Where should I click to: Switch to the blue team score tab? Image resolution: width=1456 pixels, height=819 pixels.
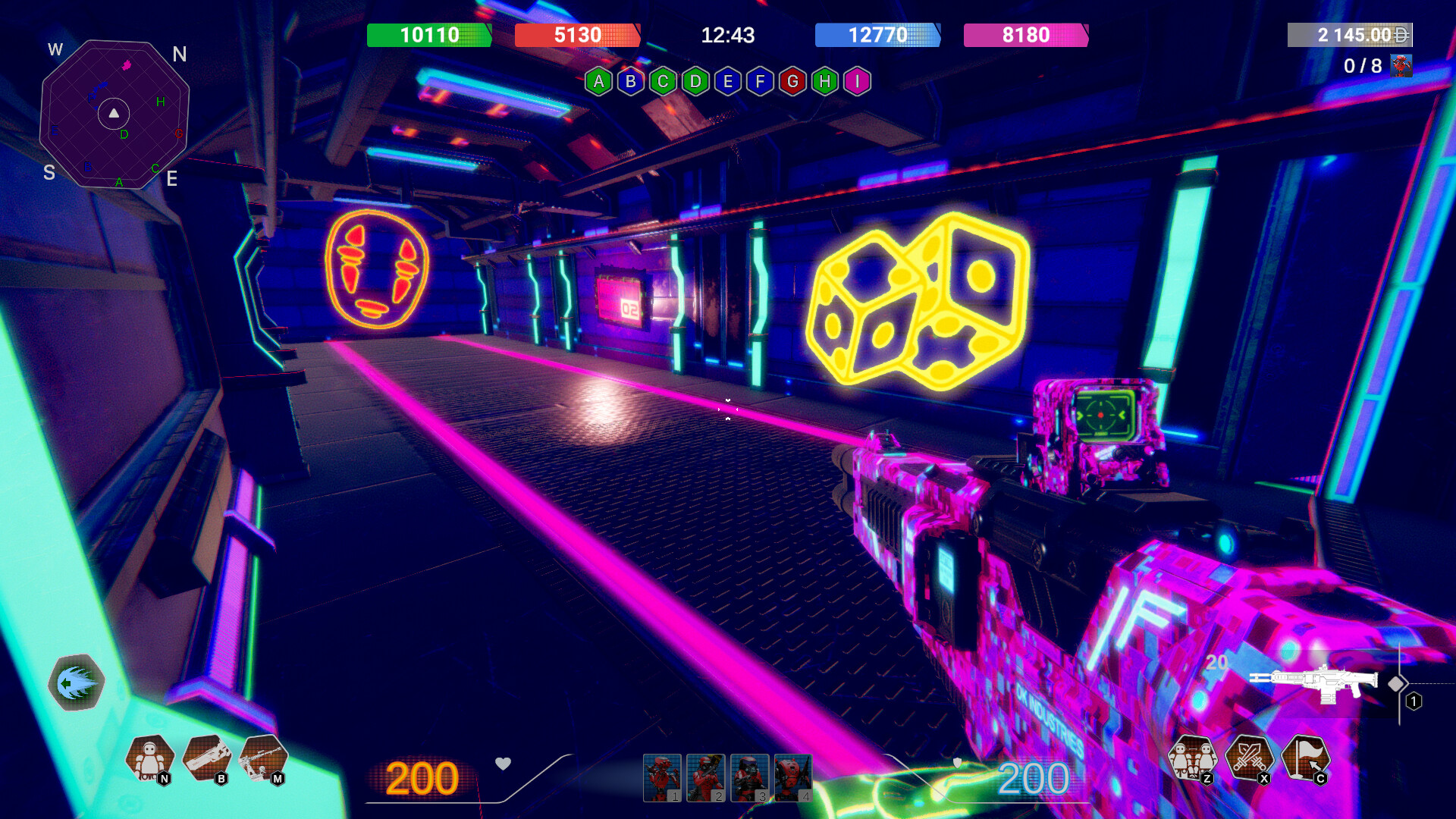pos(877,35)
